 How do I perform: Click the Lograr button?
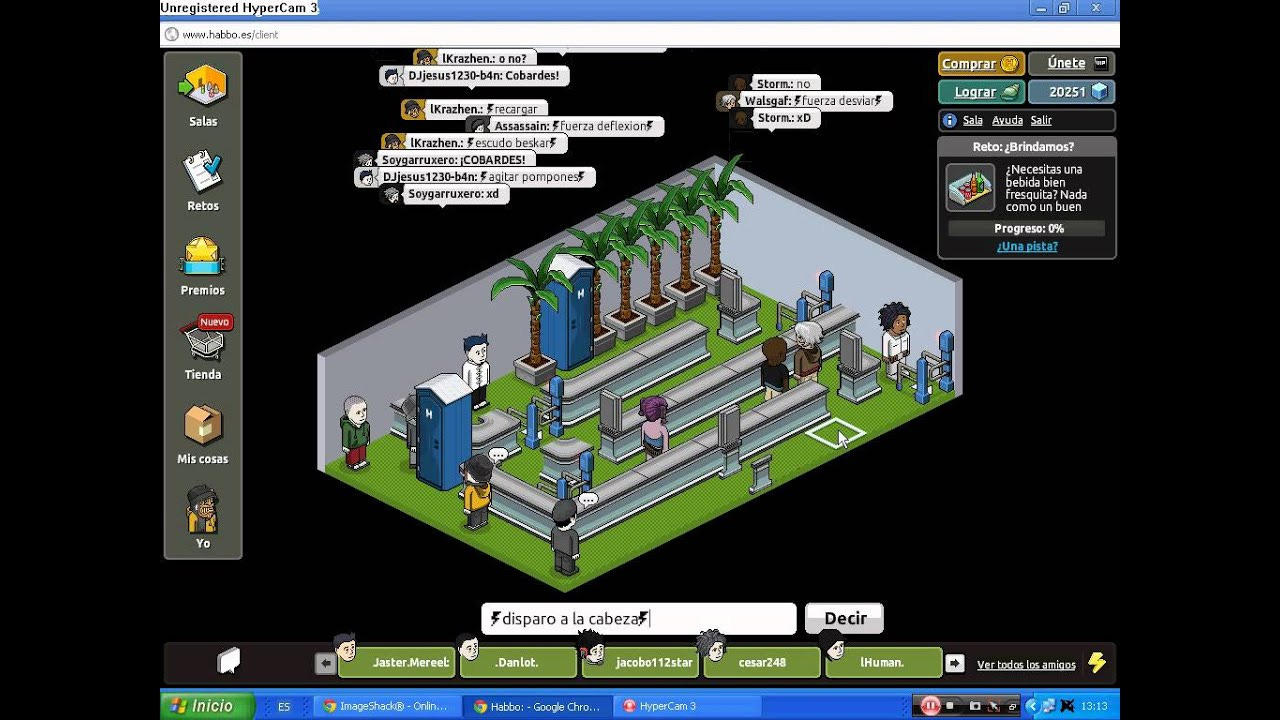(979, 91)
